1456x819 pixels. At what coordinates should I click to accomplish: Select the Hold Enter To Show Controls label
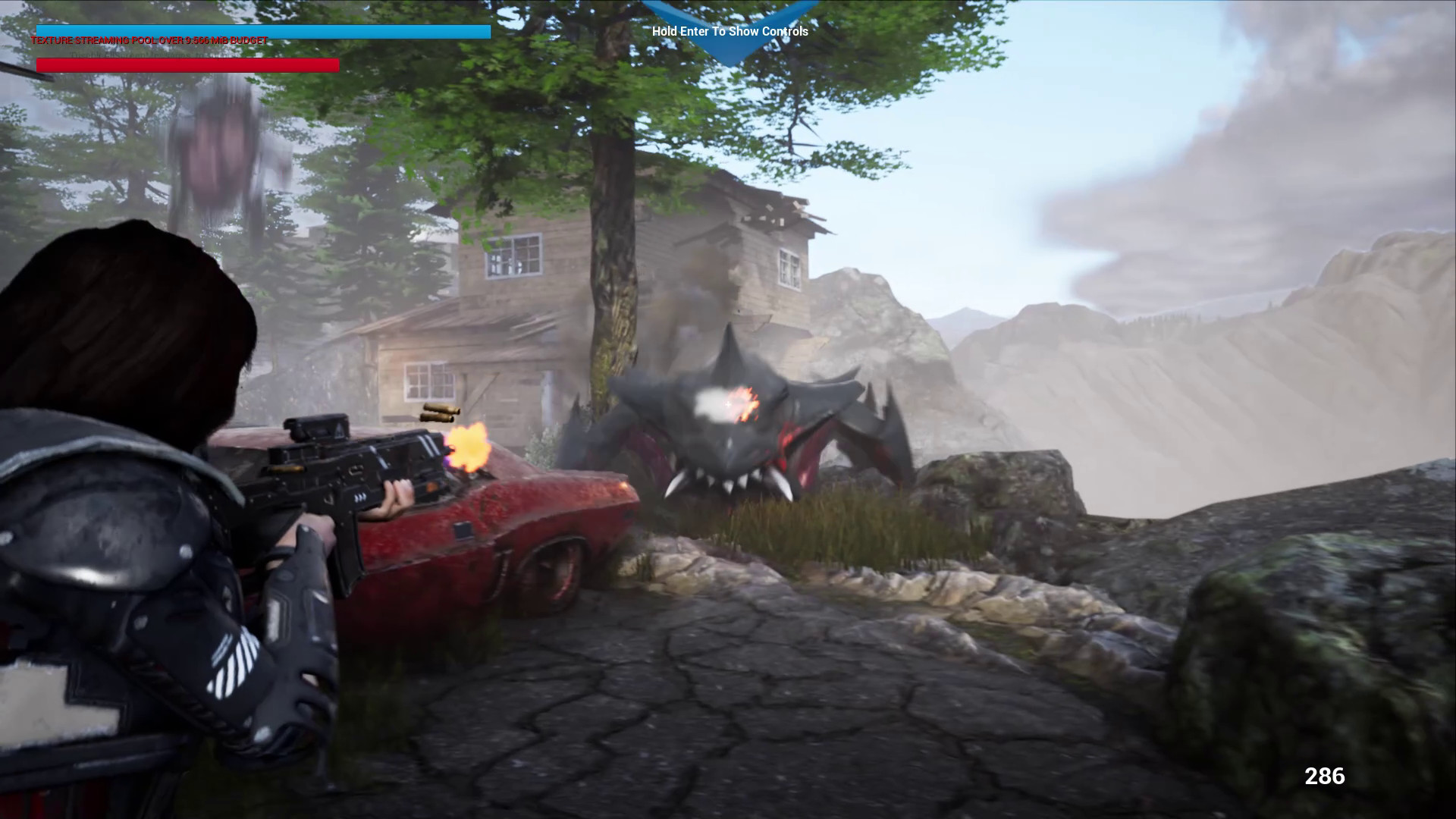click(730, 31)
